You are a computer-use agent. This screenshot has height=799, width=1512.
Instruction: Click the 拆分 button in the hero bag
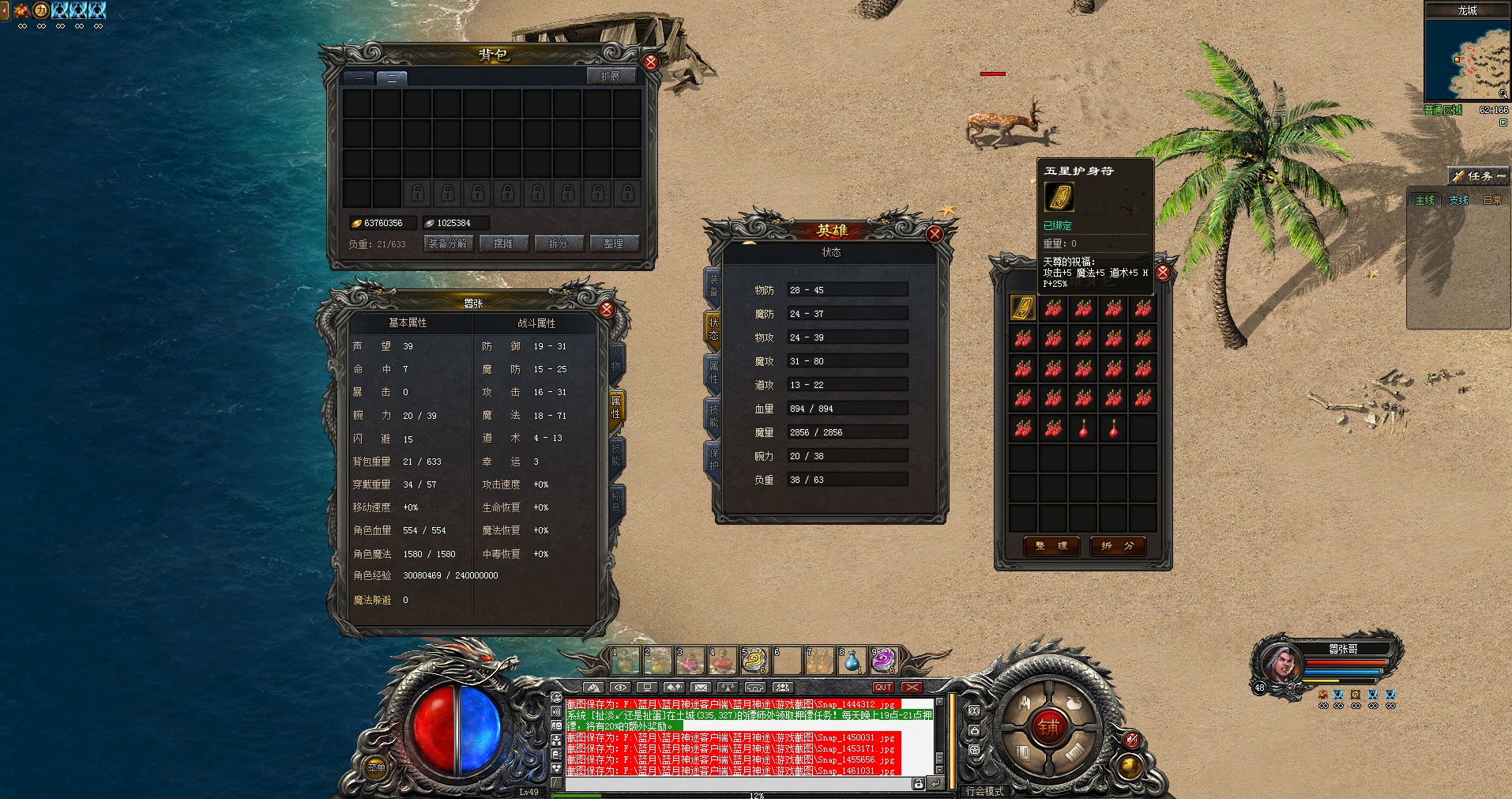point(1117,546)
